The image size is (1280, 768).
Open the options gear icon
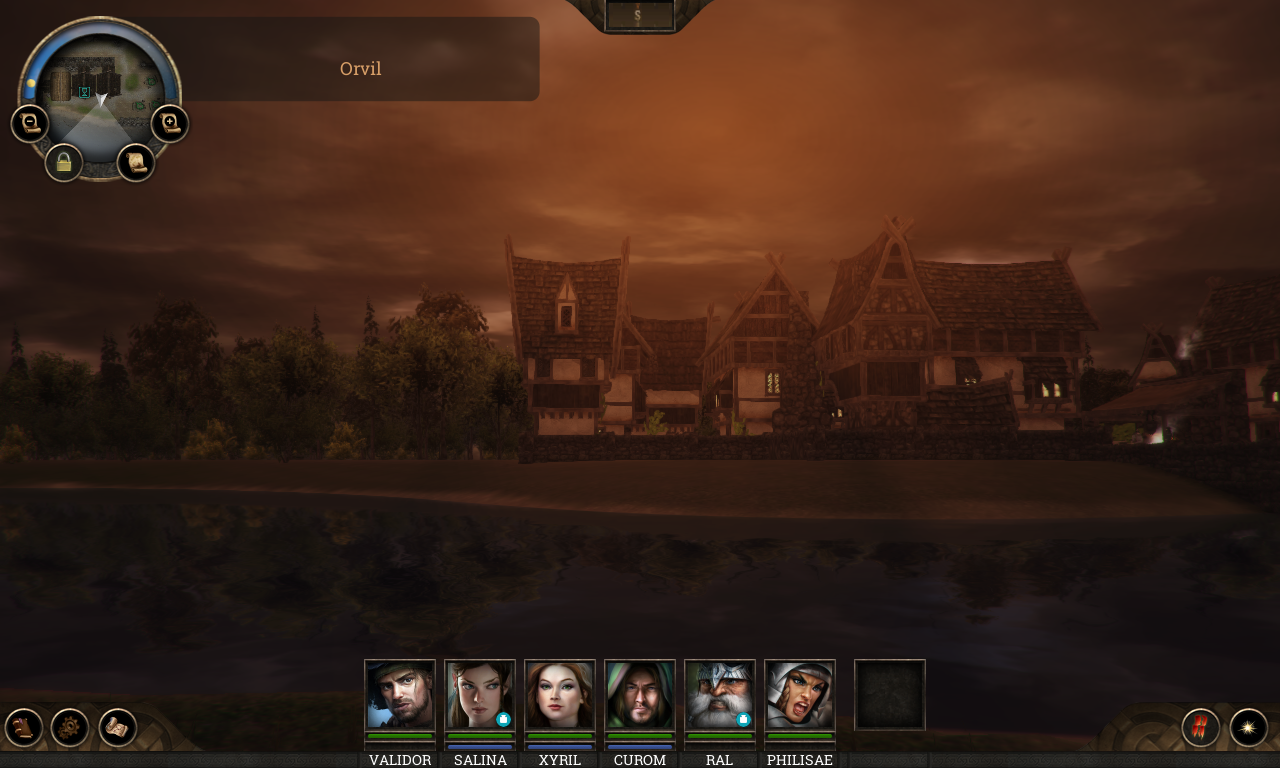68,726
